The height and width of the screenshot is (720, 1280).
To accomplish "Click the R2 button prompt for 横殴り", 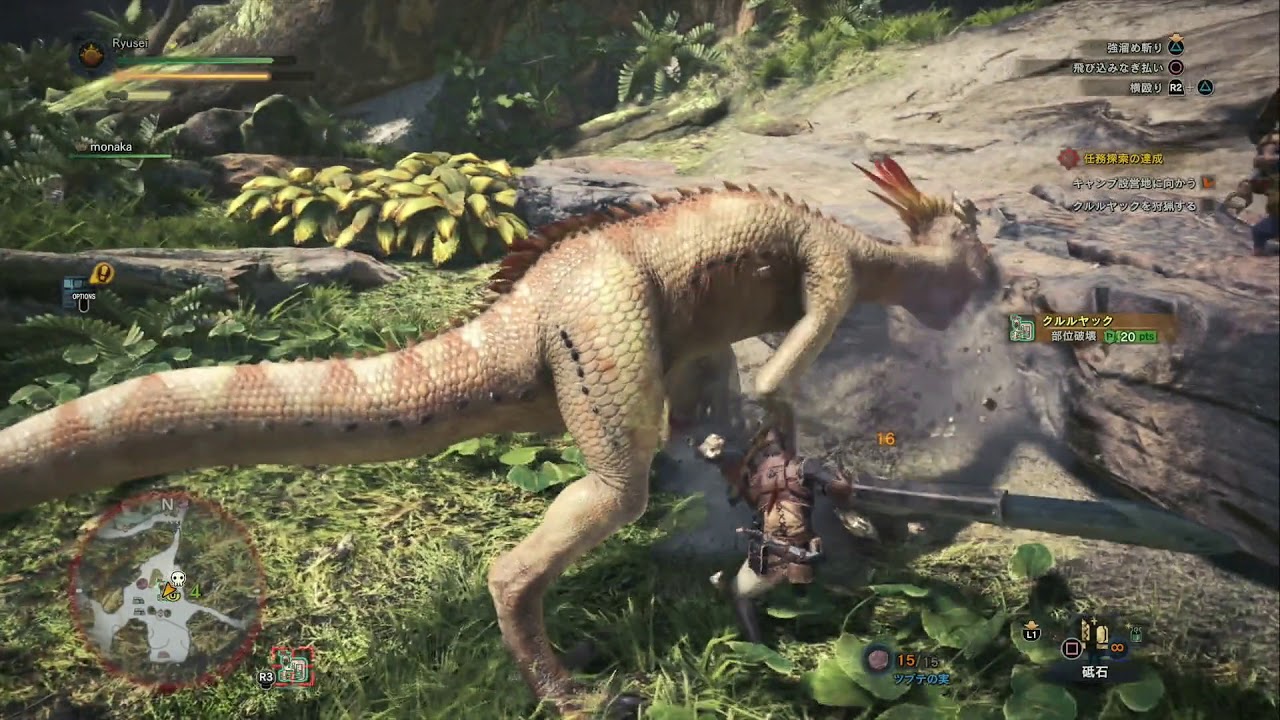I will 1176,88.
